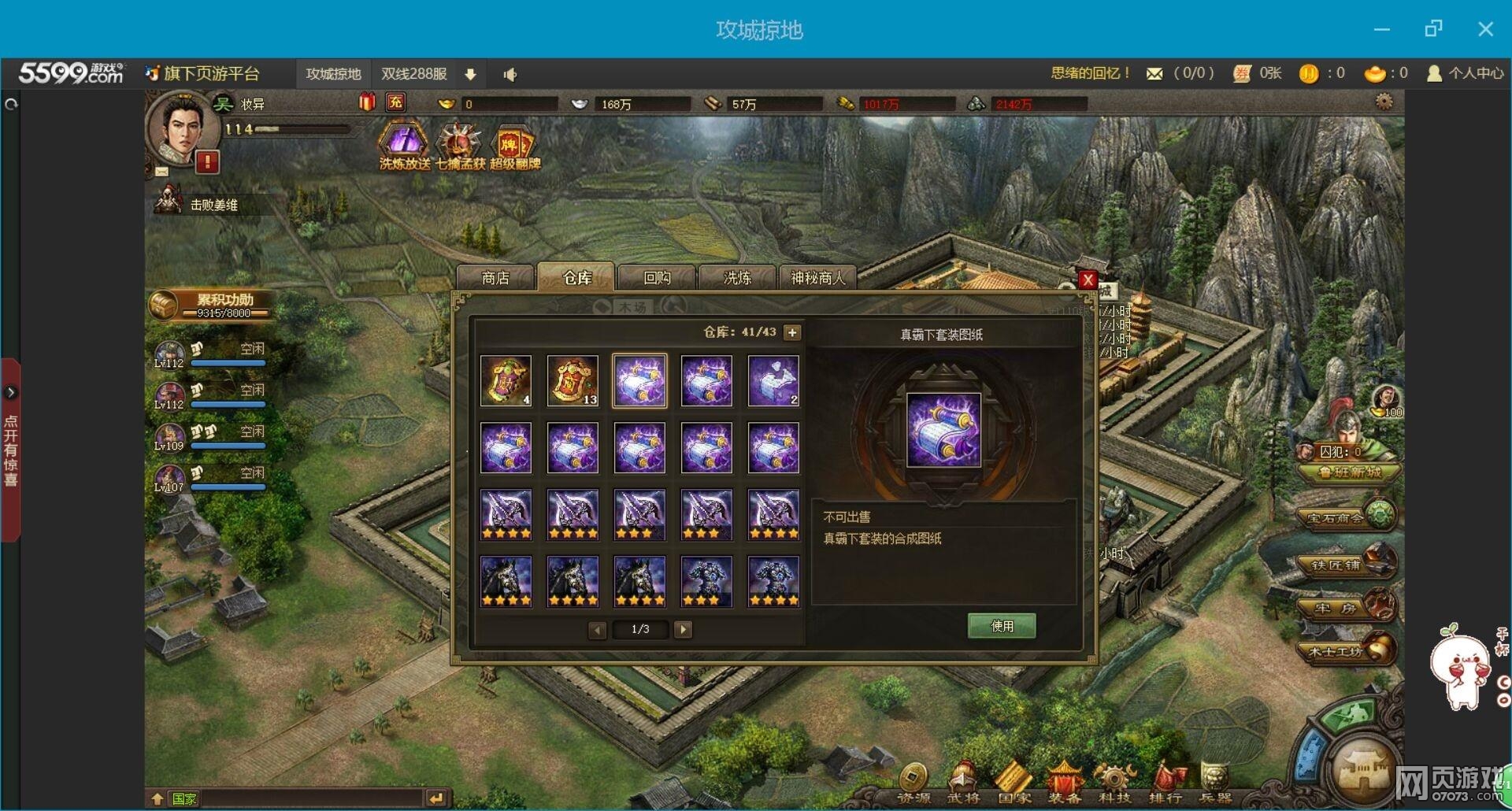Open 个人中心 in the platform bar
Viewport: 1512px width, 811px height.
[x=1466, y=73]
